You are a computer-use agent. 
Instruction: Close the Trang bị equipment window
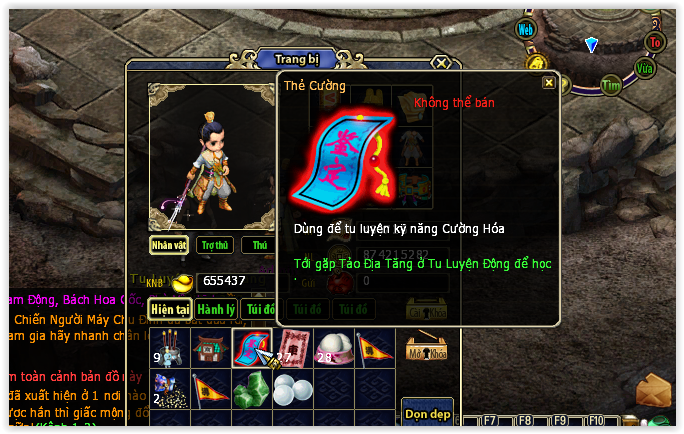pyautogui.click(x=441, y=62)
